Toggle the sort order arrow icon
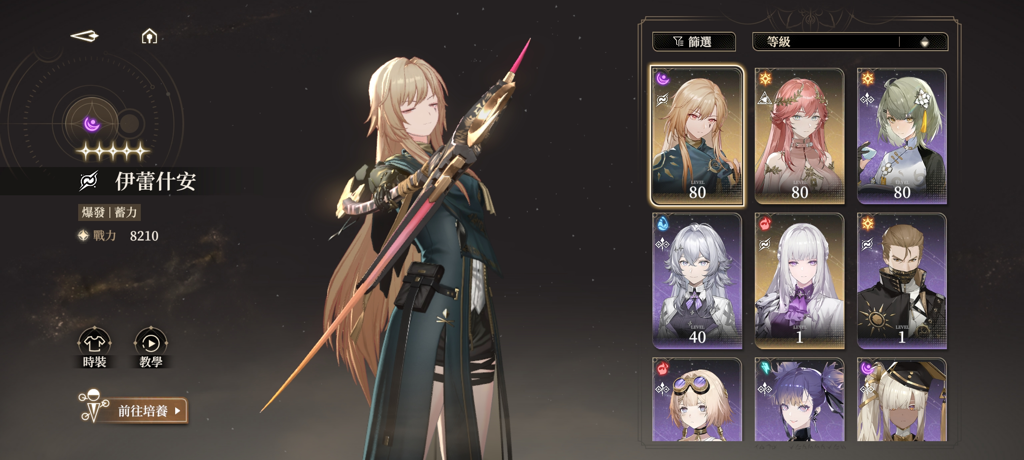 [x=924, y=42]
